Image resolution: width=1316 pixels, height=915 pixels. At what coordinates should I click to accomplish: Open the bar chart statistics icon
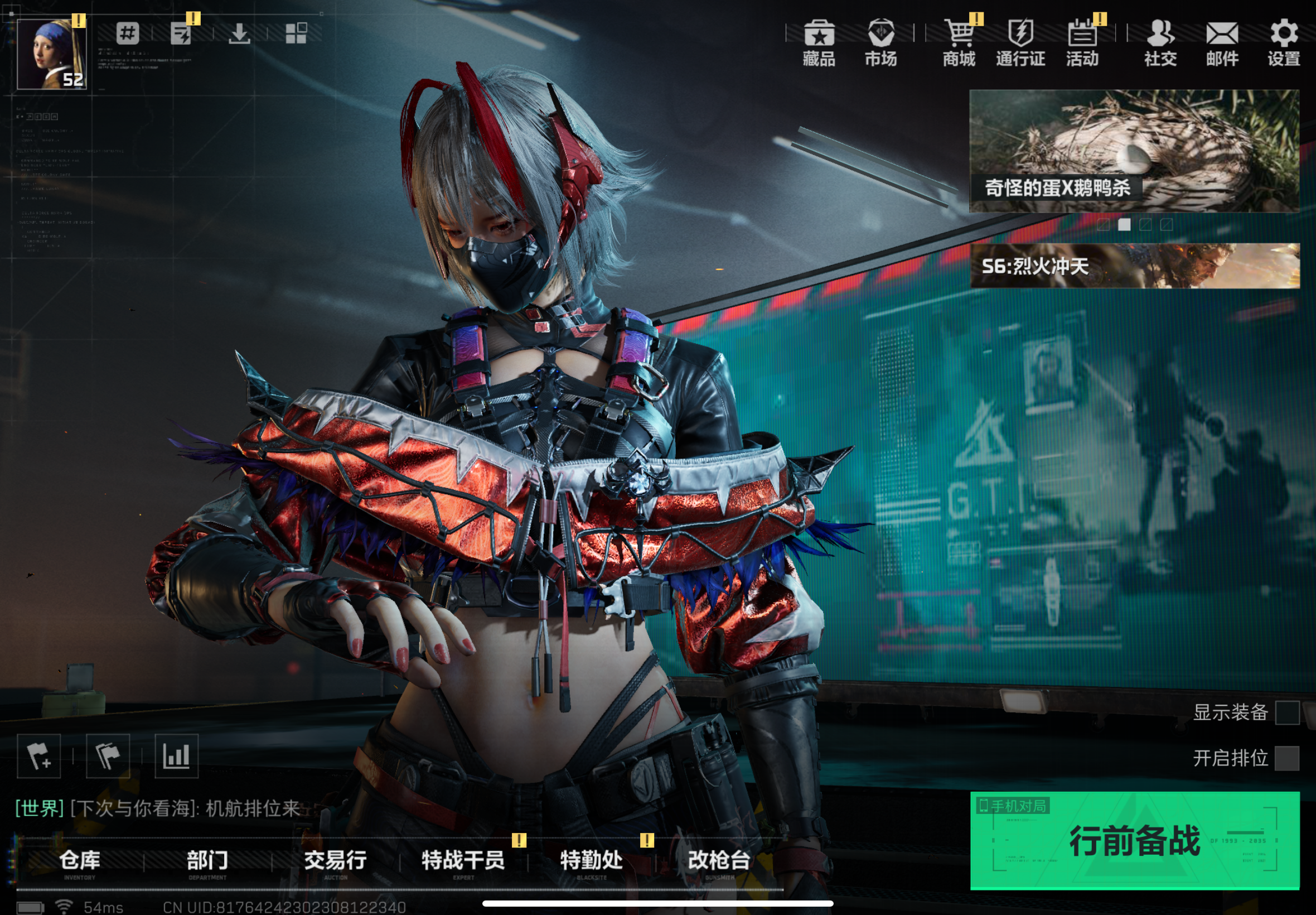coord(176,755)
